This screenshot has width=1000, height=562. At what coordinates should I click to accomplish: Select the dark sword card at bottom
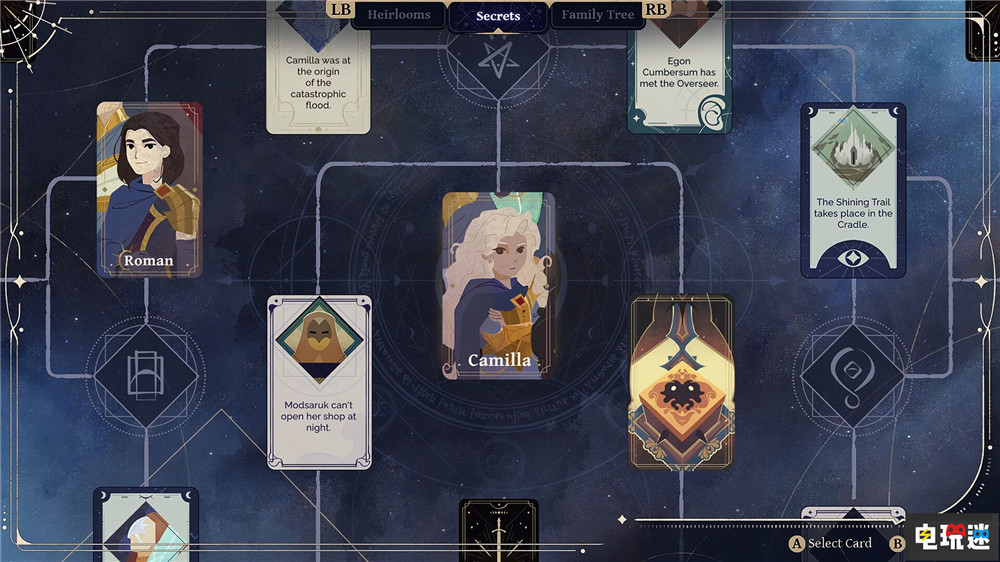[498, 531]
